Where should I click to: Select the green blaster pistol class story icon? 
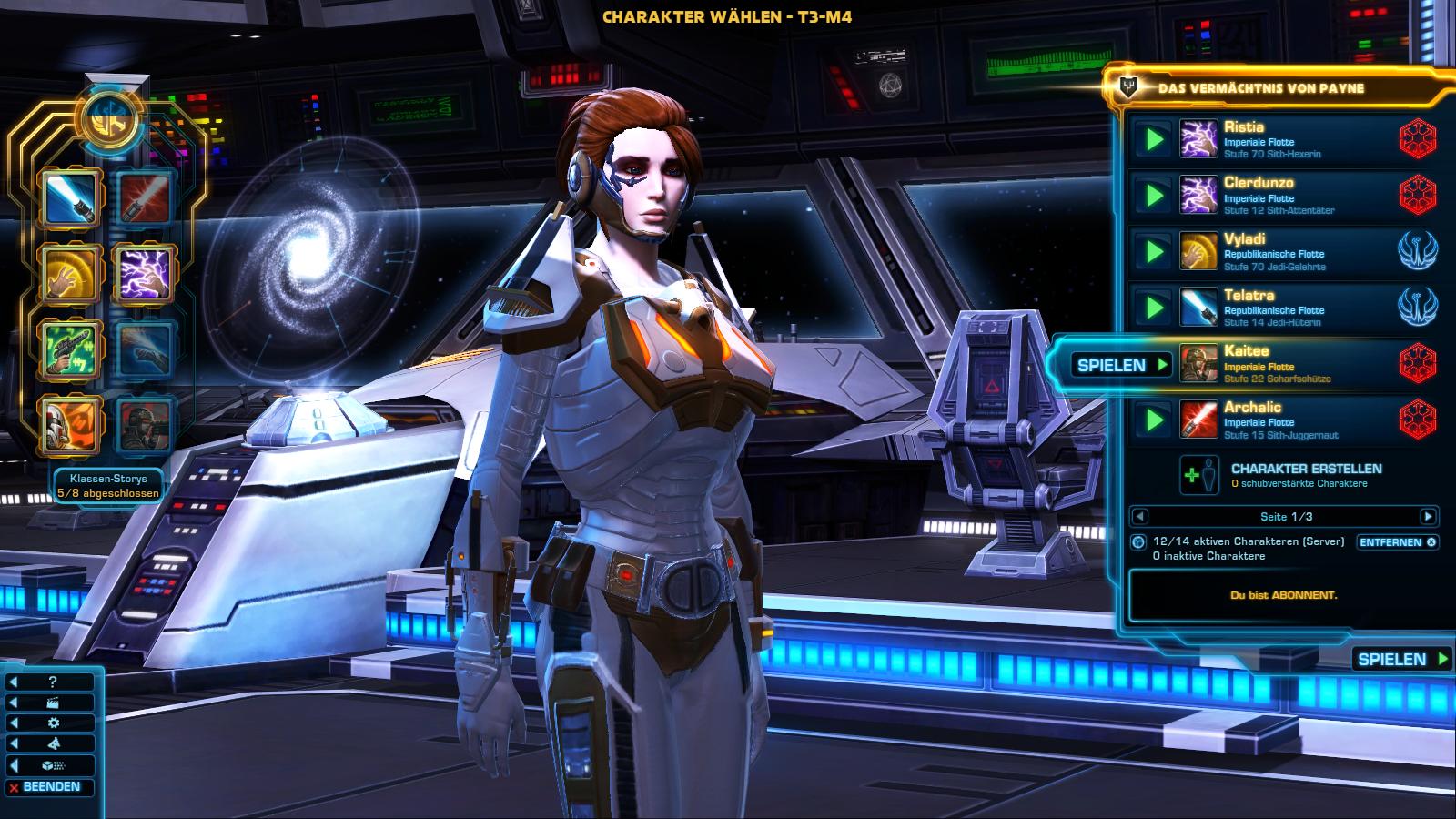[x=69, y=349]
